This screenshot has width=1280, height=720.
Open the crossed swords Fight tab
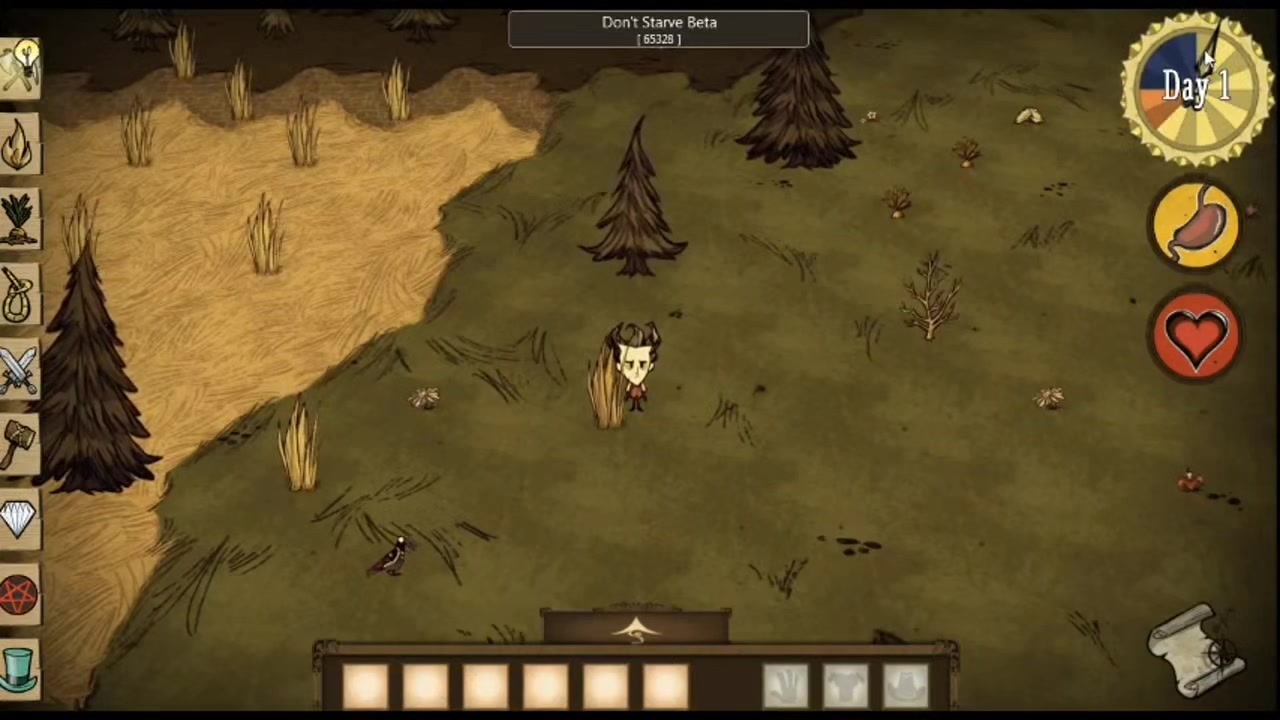click(x=20, y=370)
